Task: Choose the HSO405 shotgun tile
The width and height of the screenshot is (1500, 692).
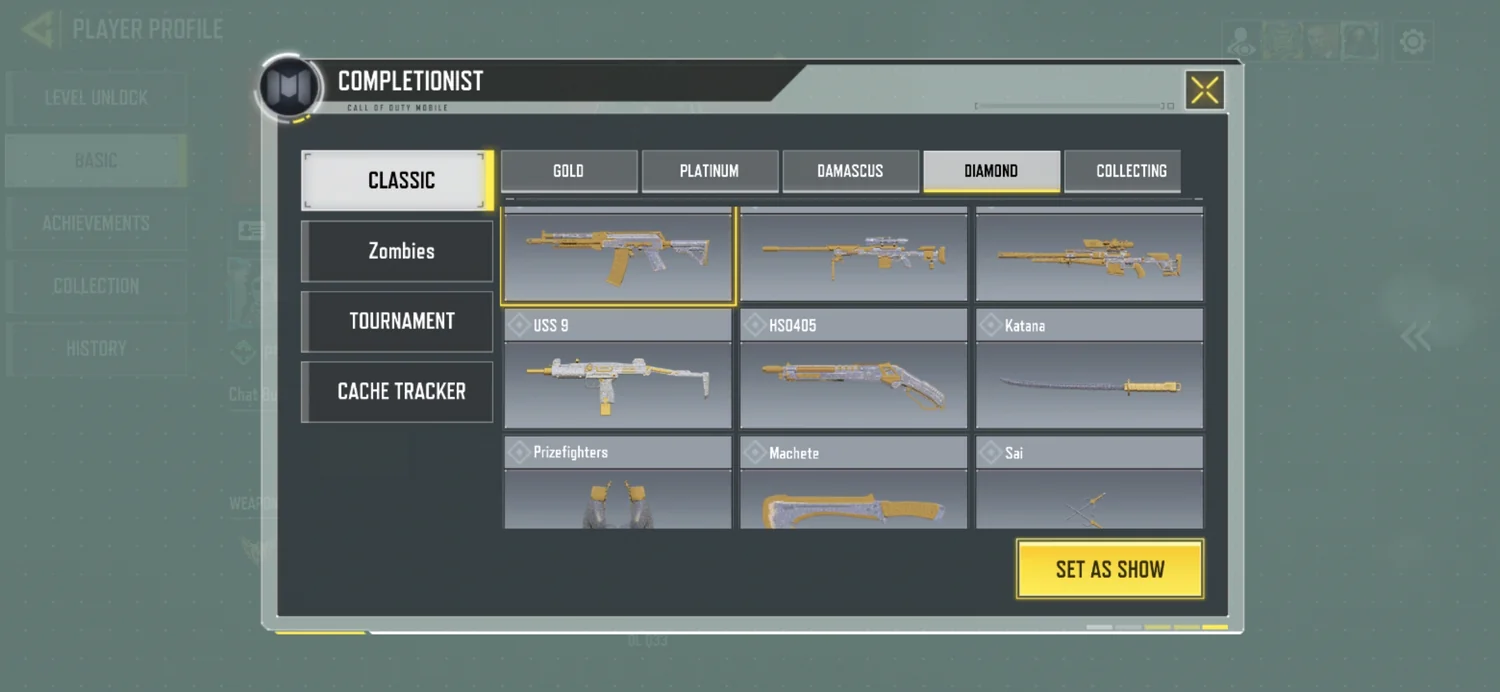Action: pyautogui.click(x=853, y=370)
